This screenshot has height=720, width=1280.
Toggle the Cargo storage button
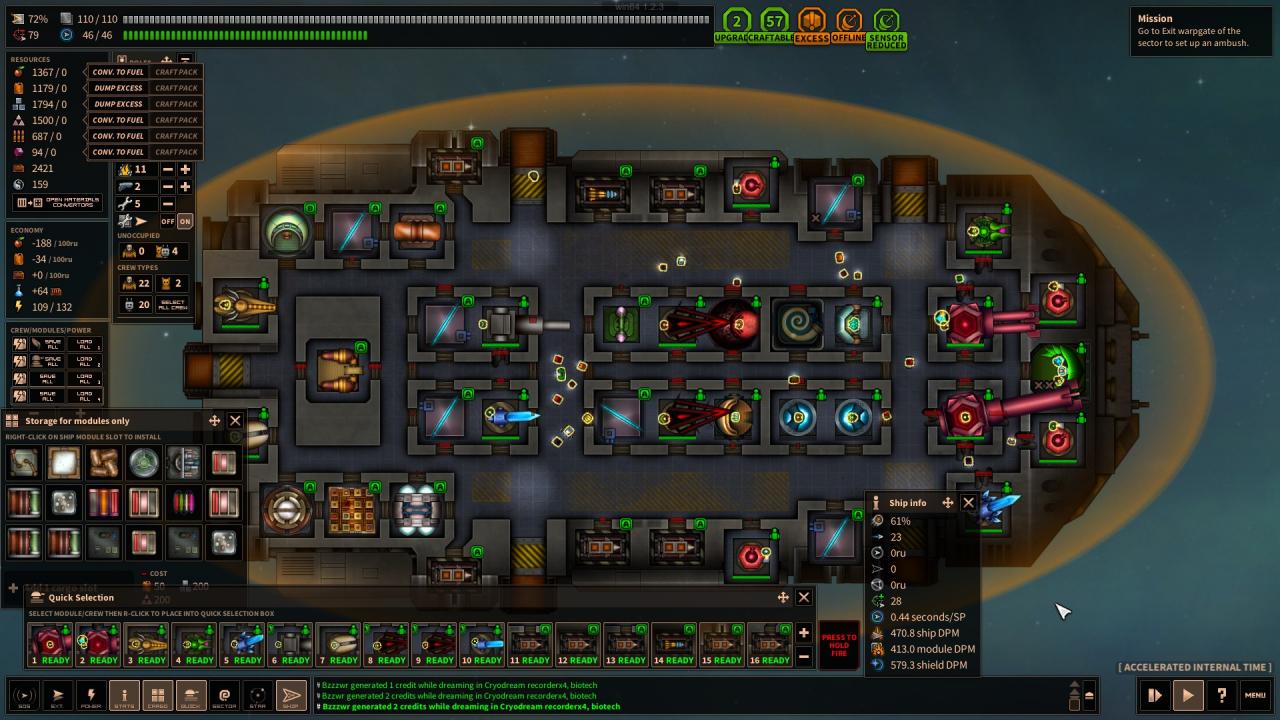coord(158,695)
